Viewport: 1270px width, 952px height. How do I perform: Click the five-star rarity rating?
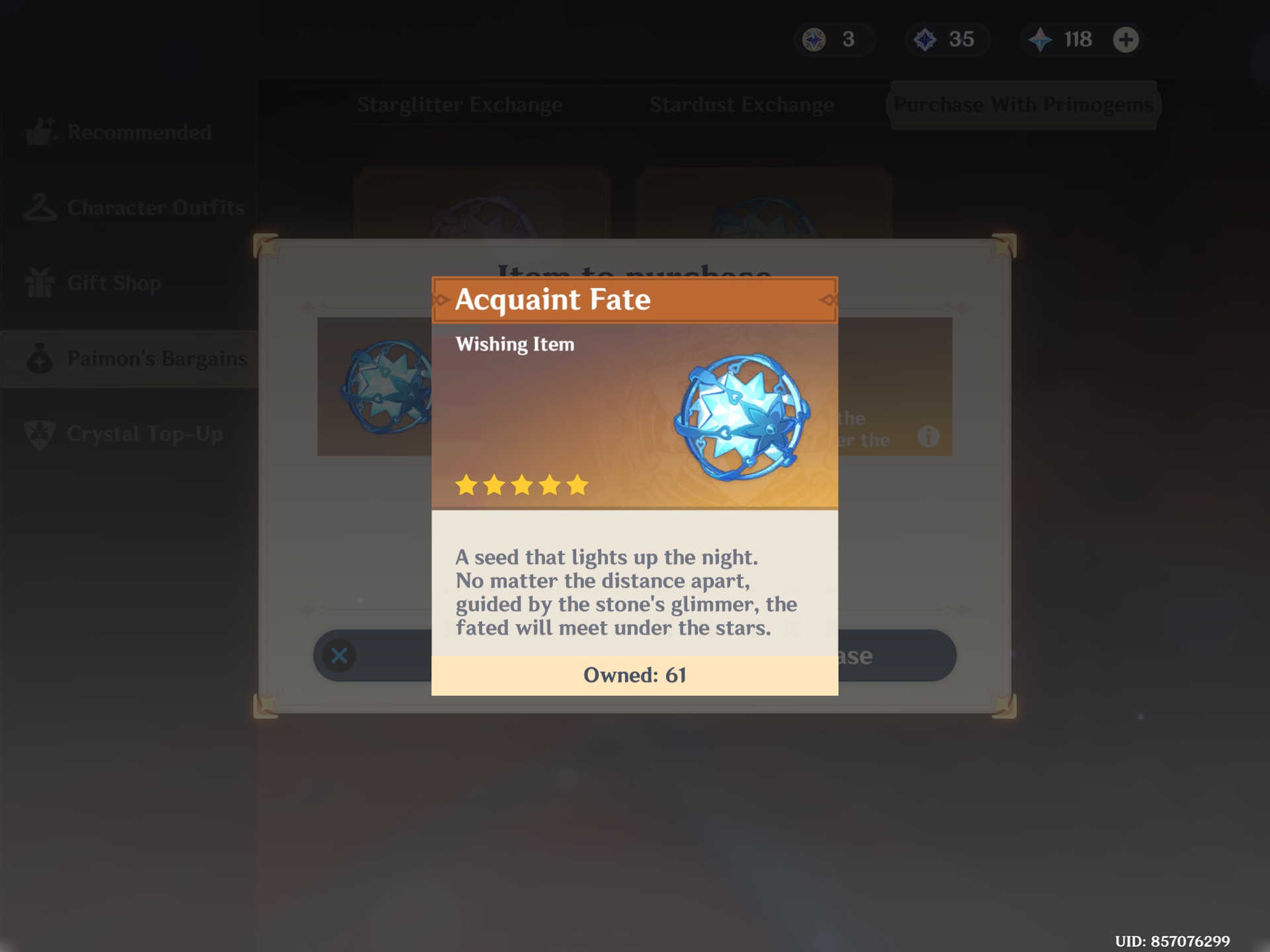tap(522, 485)
